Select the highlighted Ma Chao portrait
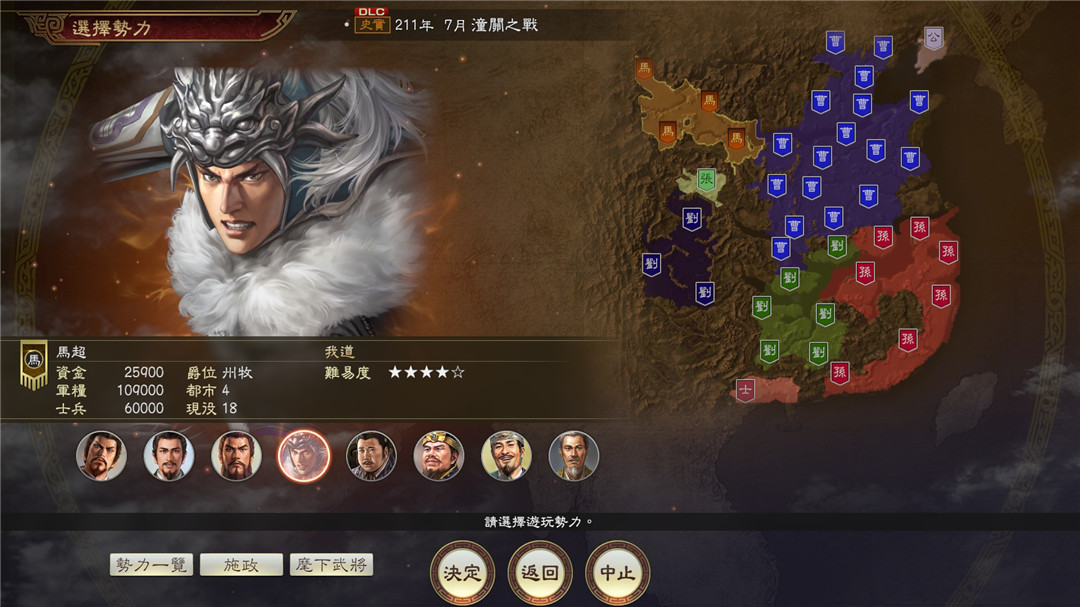The width and height of the screenshot is (1080, 607). (x=303, y=456)
